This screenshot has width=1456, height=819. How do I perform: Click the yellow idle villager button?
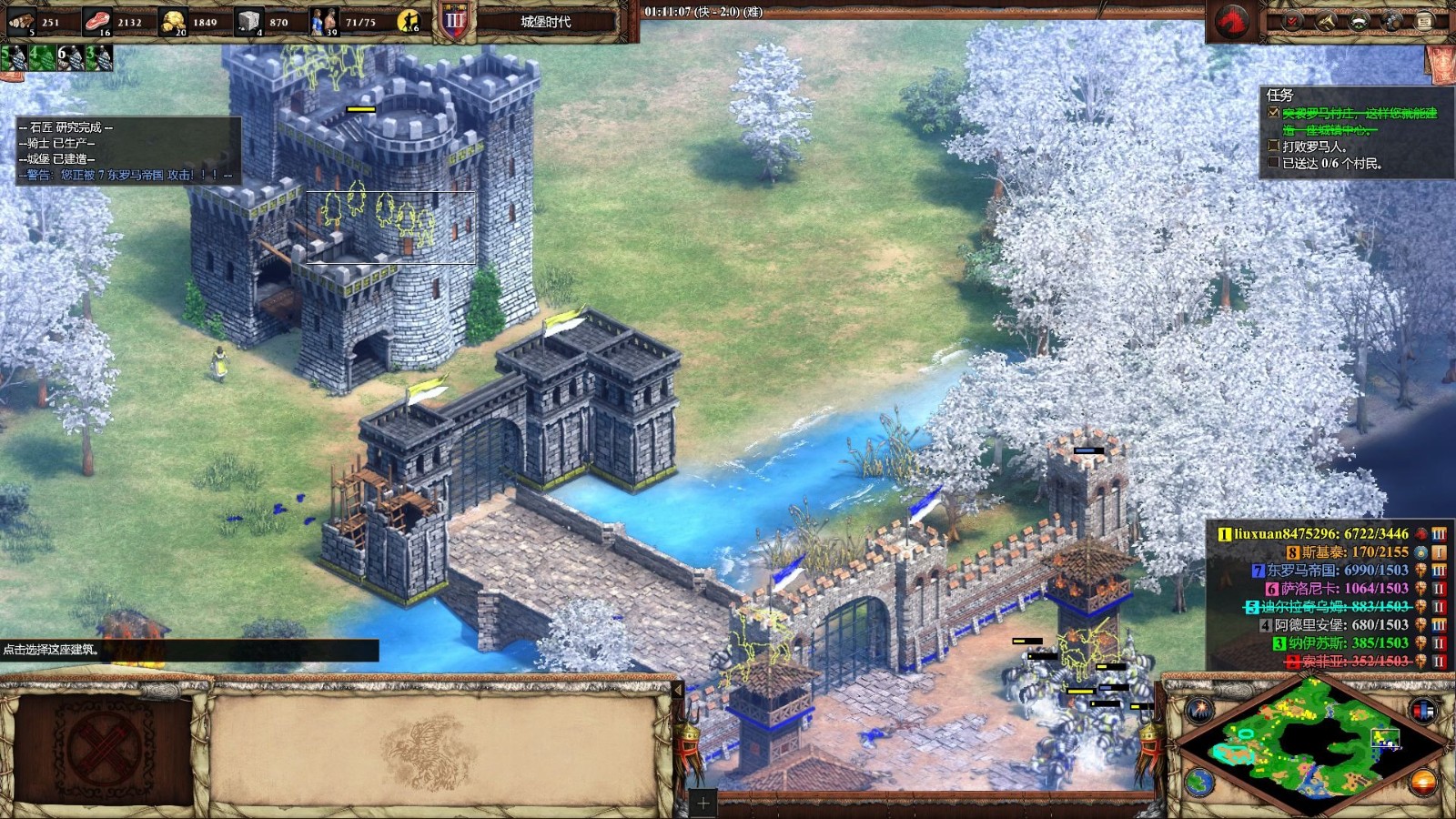[x=409, y=21]
